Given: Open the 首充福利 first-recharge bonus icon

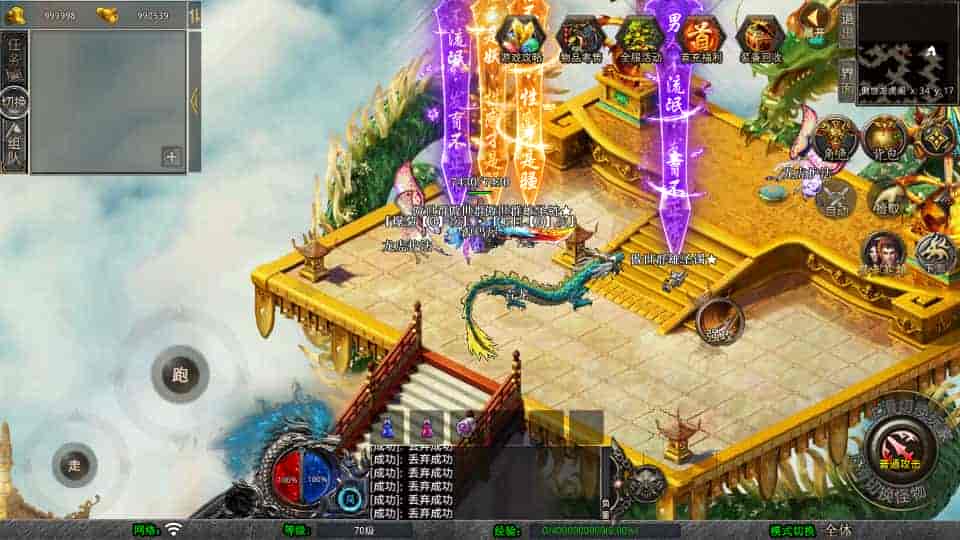Looking at the screenshot, I should (x=702, y=39).
